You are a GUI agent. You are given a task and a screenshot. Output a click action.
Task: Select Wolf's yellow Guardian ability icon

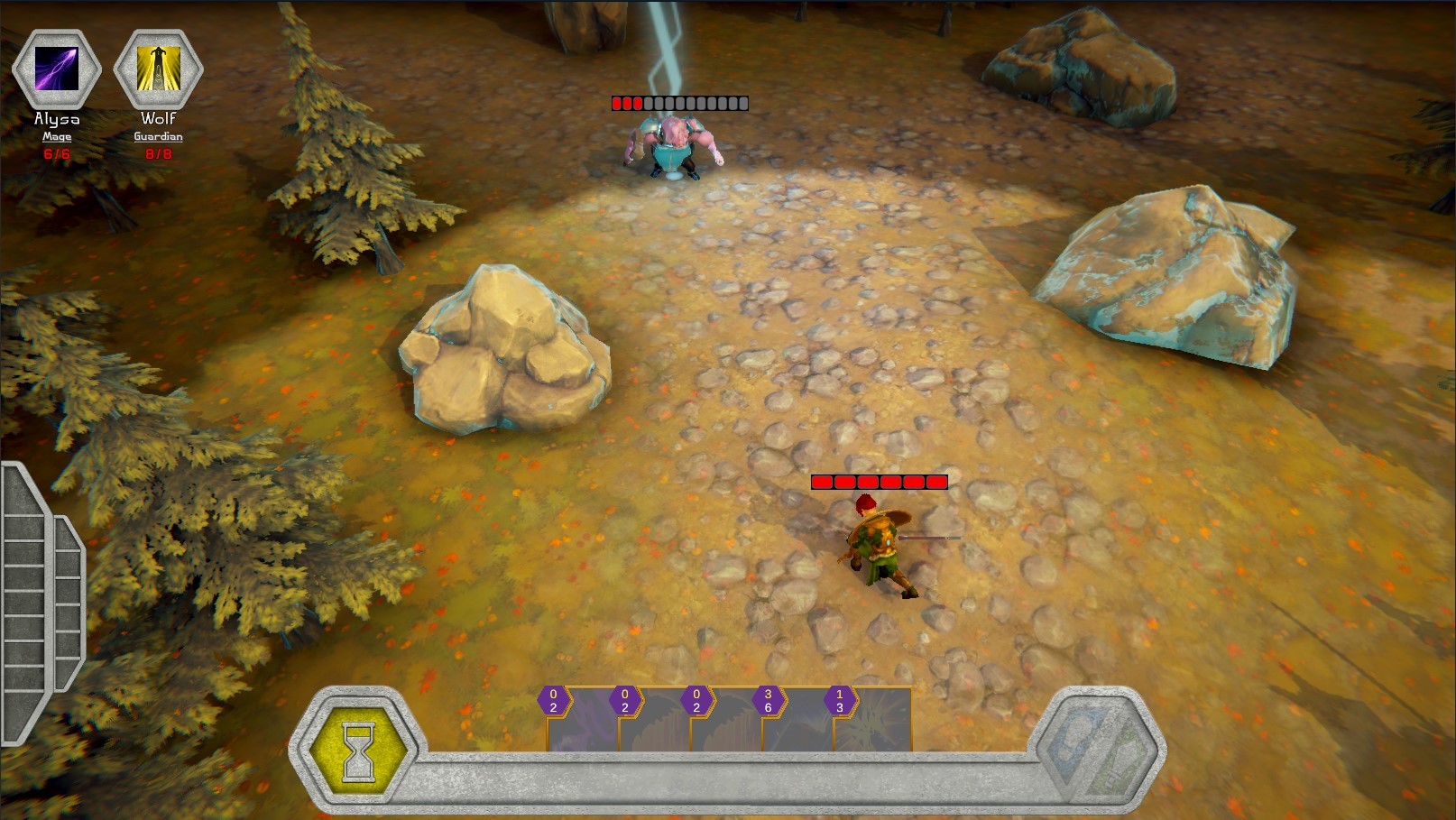click(159, 70)
